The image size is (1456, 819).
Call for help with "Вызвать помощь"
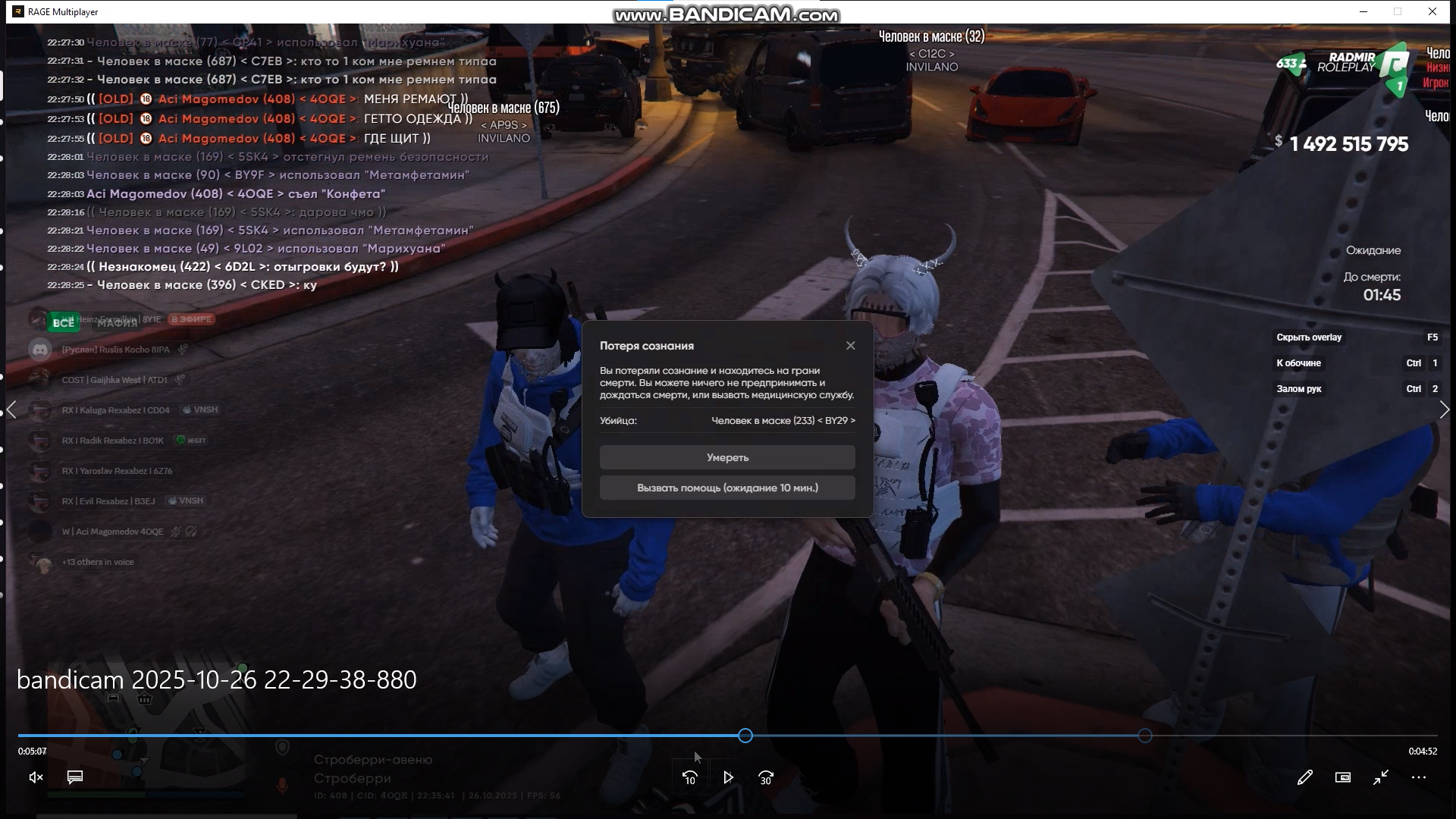click(727, 488)
